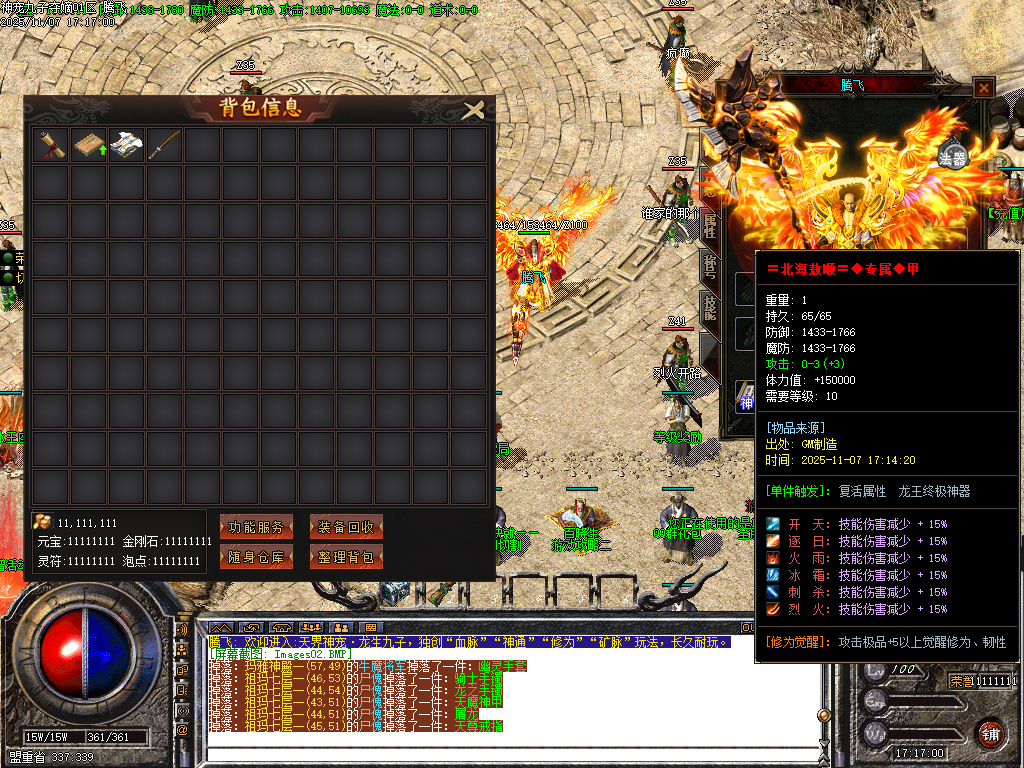Select the wooden staff weapon in the bag
This screenshot has height=768, width=1024.
tap(165, 145)
